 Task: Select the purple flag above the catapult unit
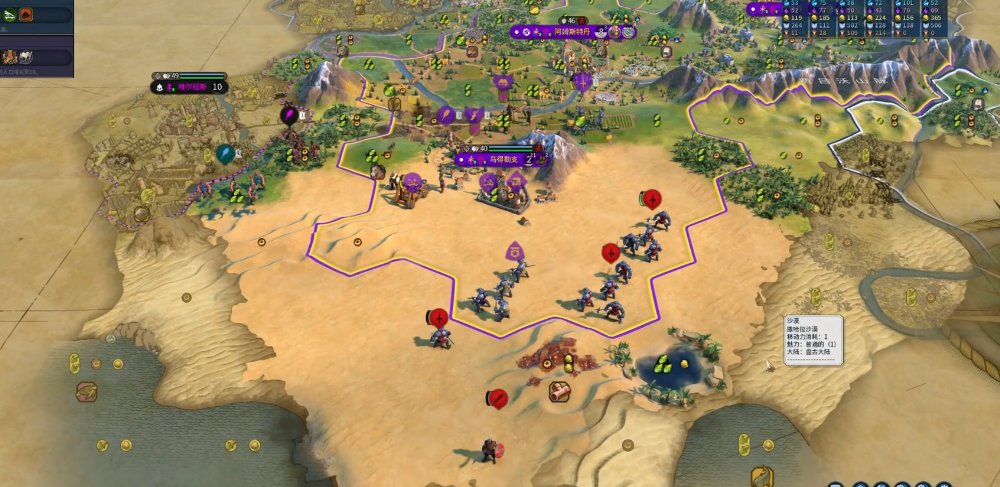(x=412, y=181)
